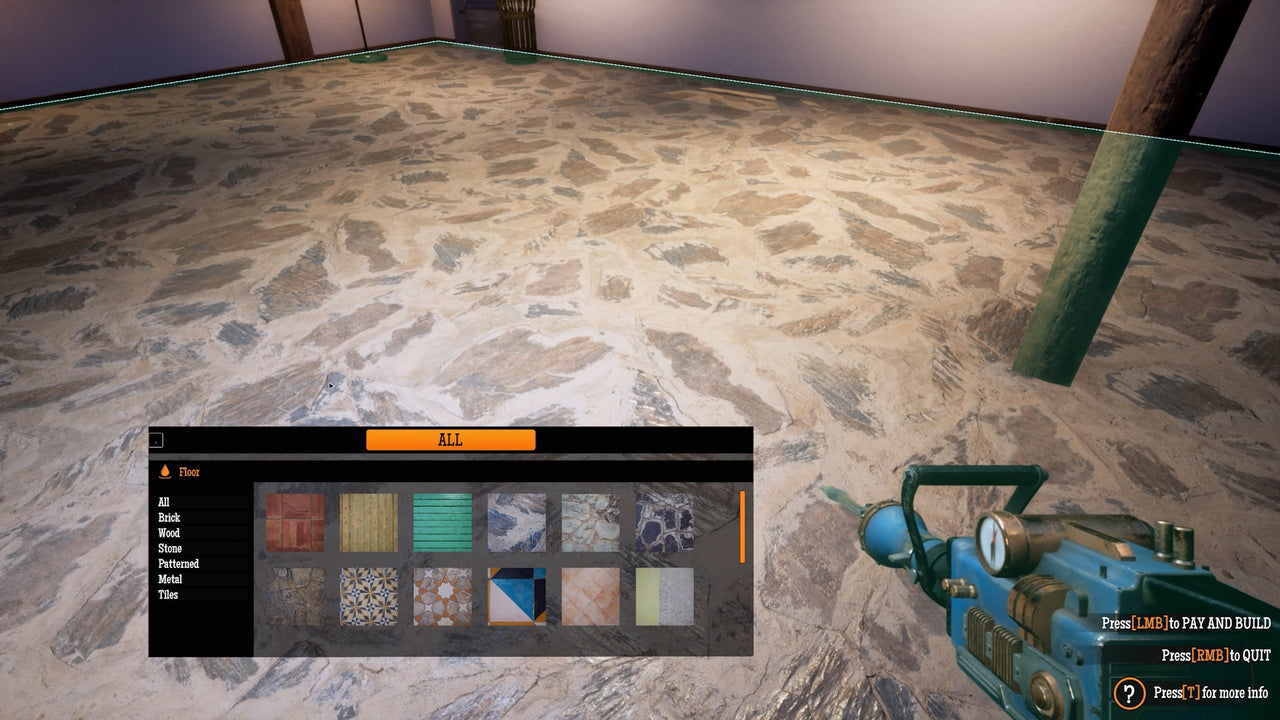Choose the Tiles material category
Screen dimensions: 1280x720
(166, 594)
